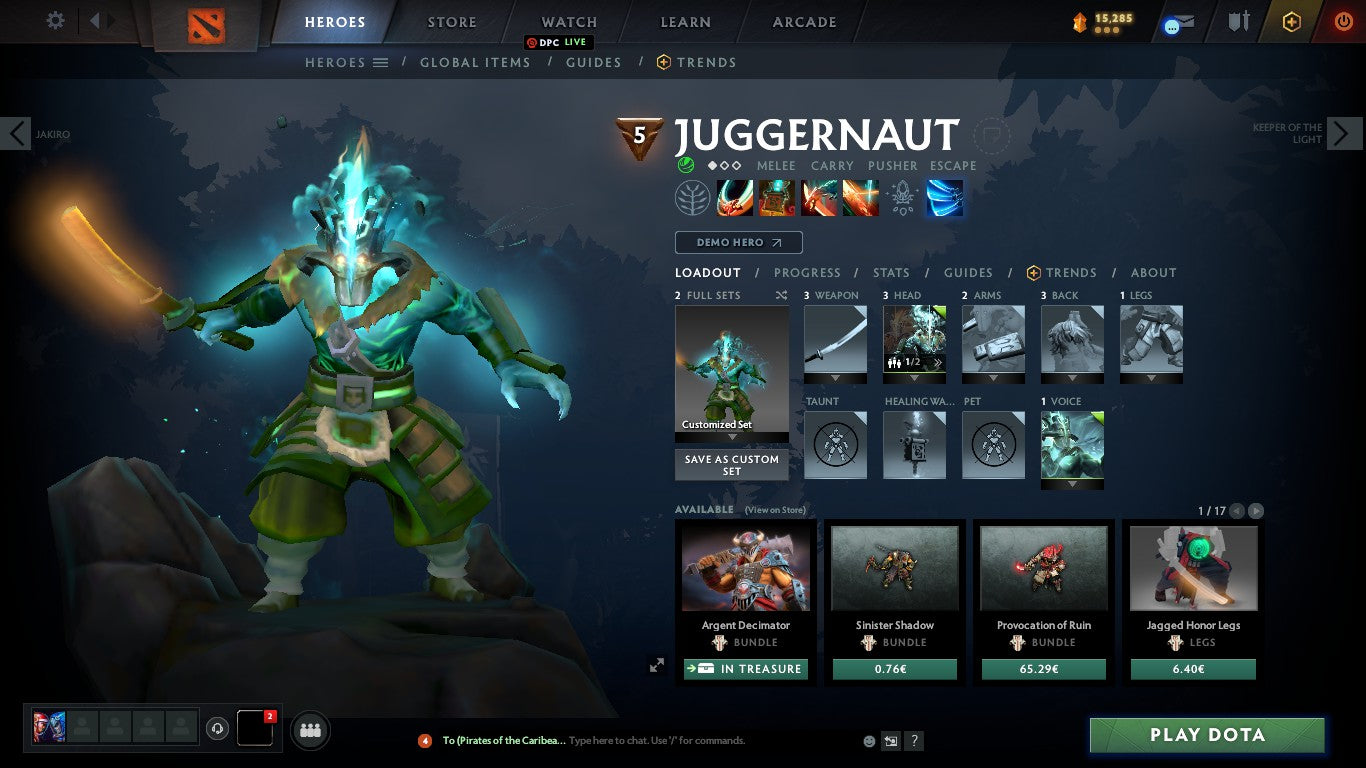Expand the Voice slot dropdown arrow

pos(1072,483)
